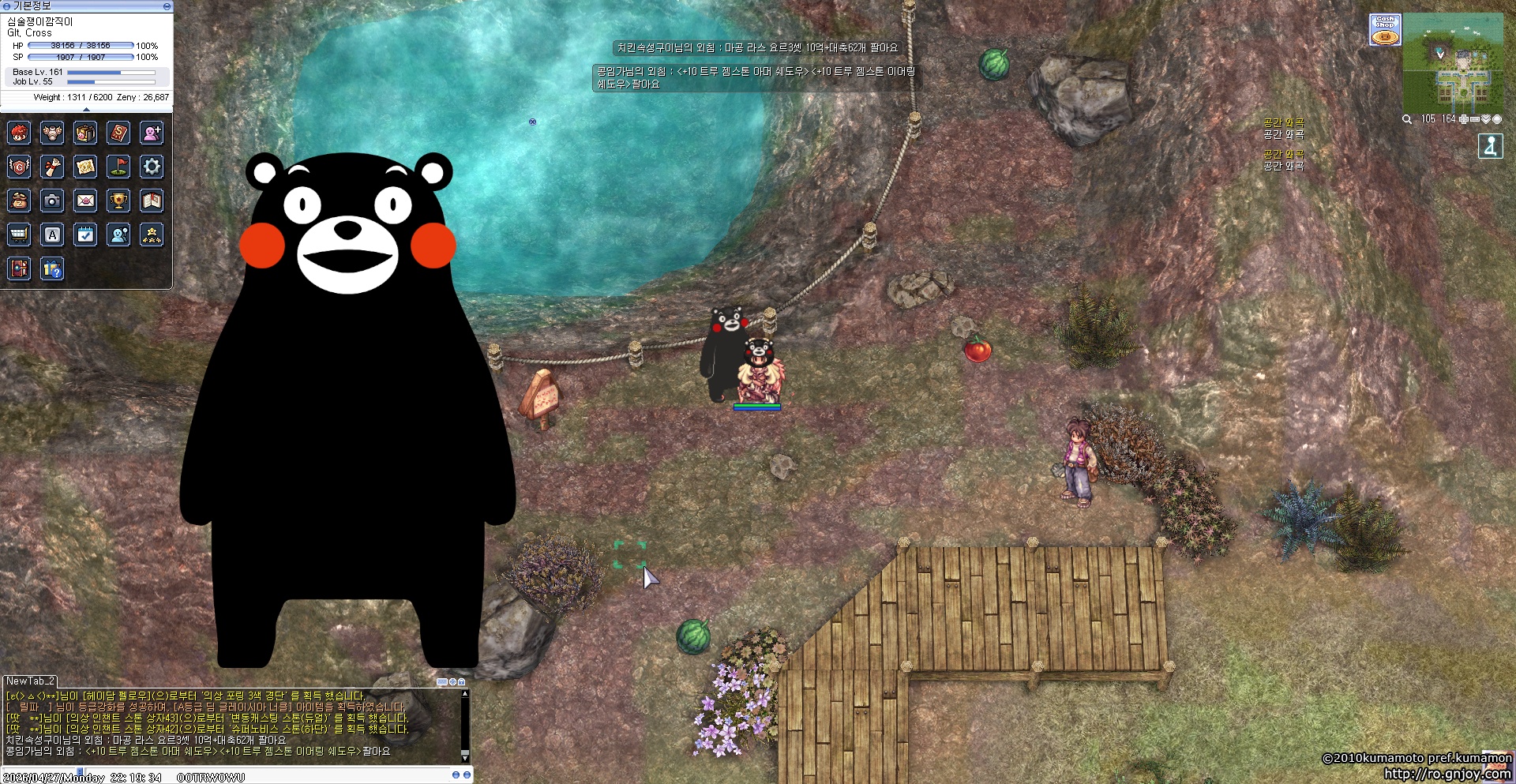The image size is (1516, 784).
Task: Click the minimap
Action: [x=1454, y=62]
